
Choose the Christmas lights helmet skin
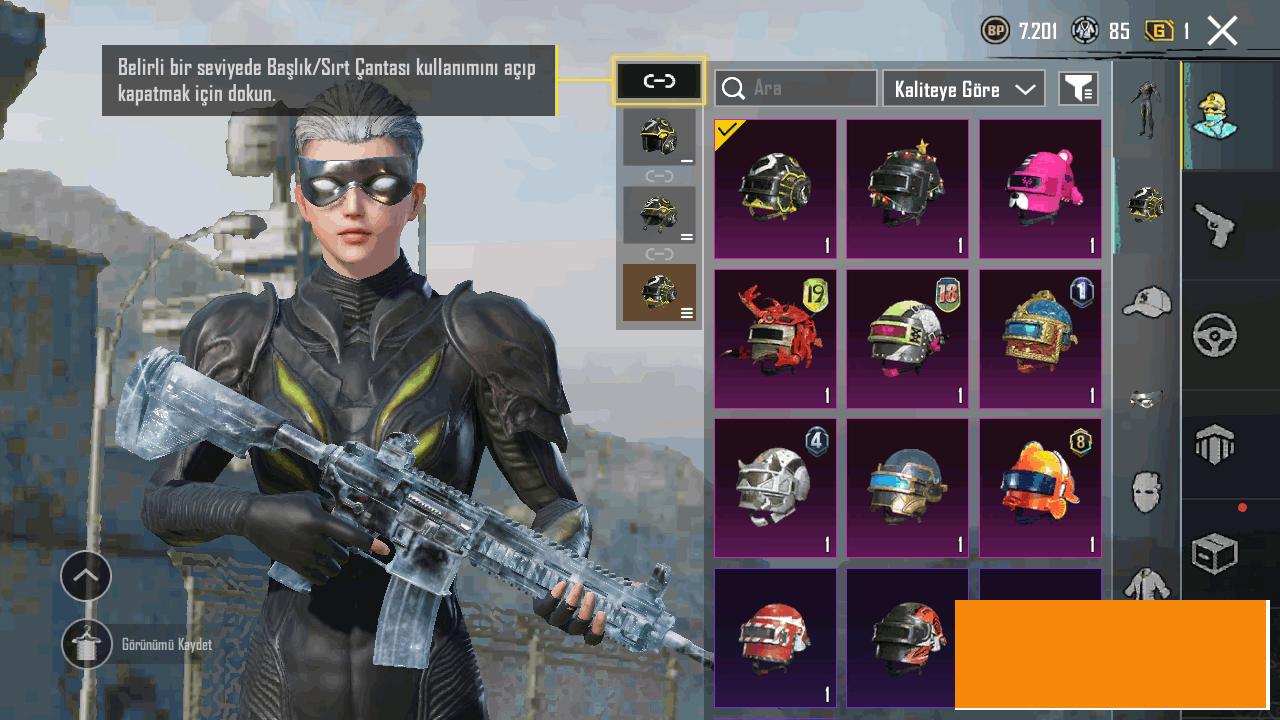click(x=907, y=189)
